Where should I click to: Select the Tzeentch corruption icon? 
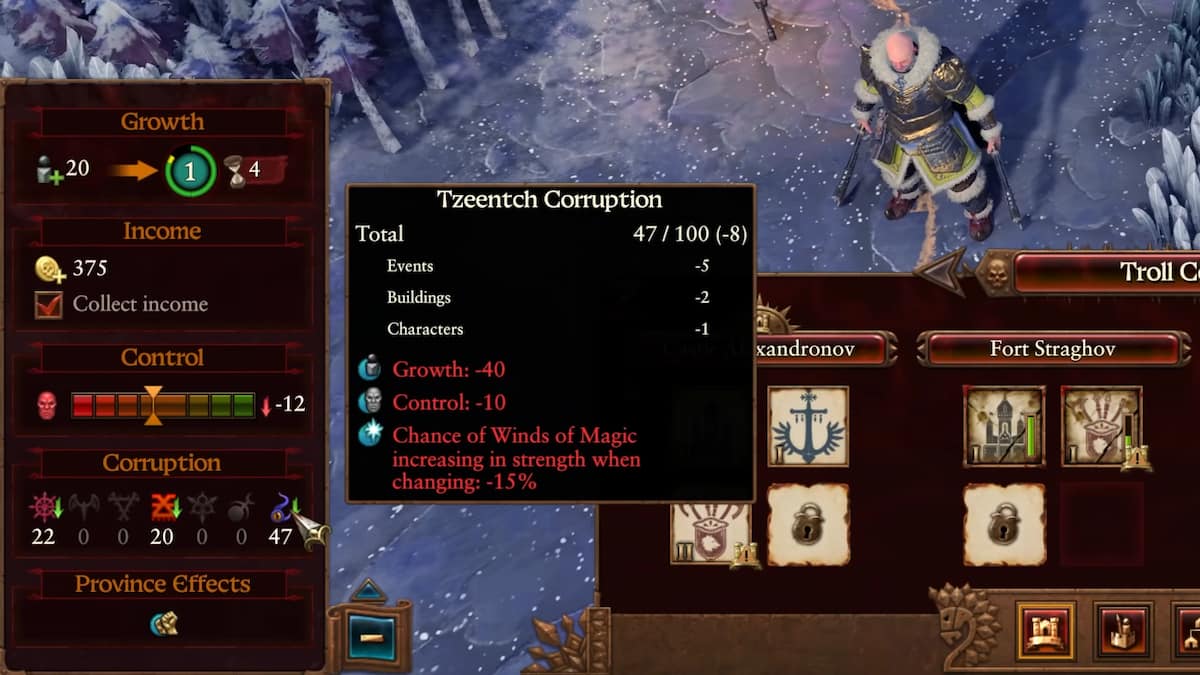pyautogui.click(x=281, y=509)
